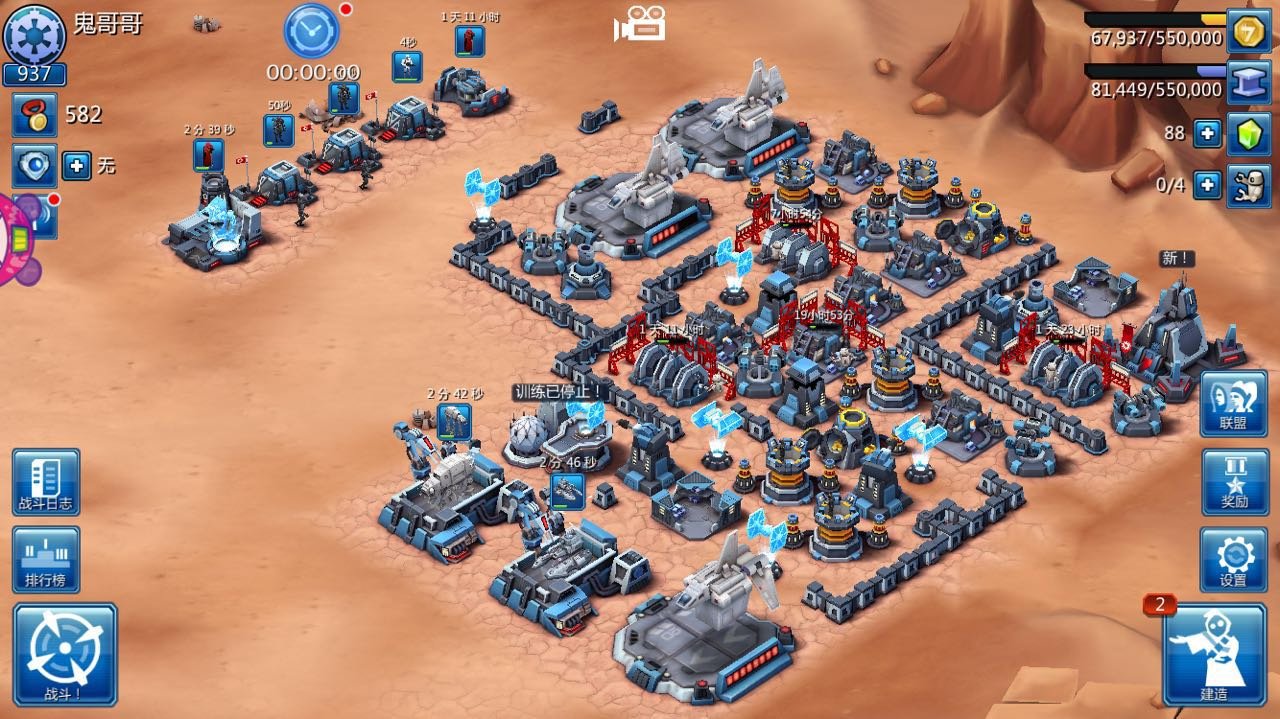Tap the steel alloy resource icon

pos(1247,82)
